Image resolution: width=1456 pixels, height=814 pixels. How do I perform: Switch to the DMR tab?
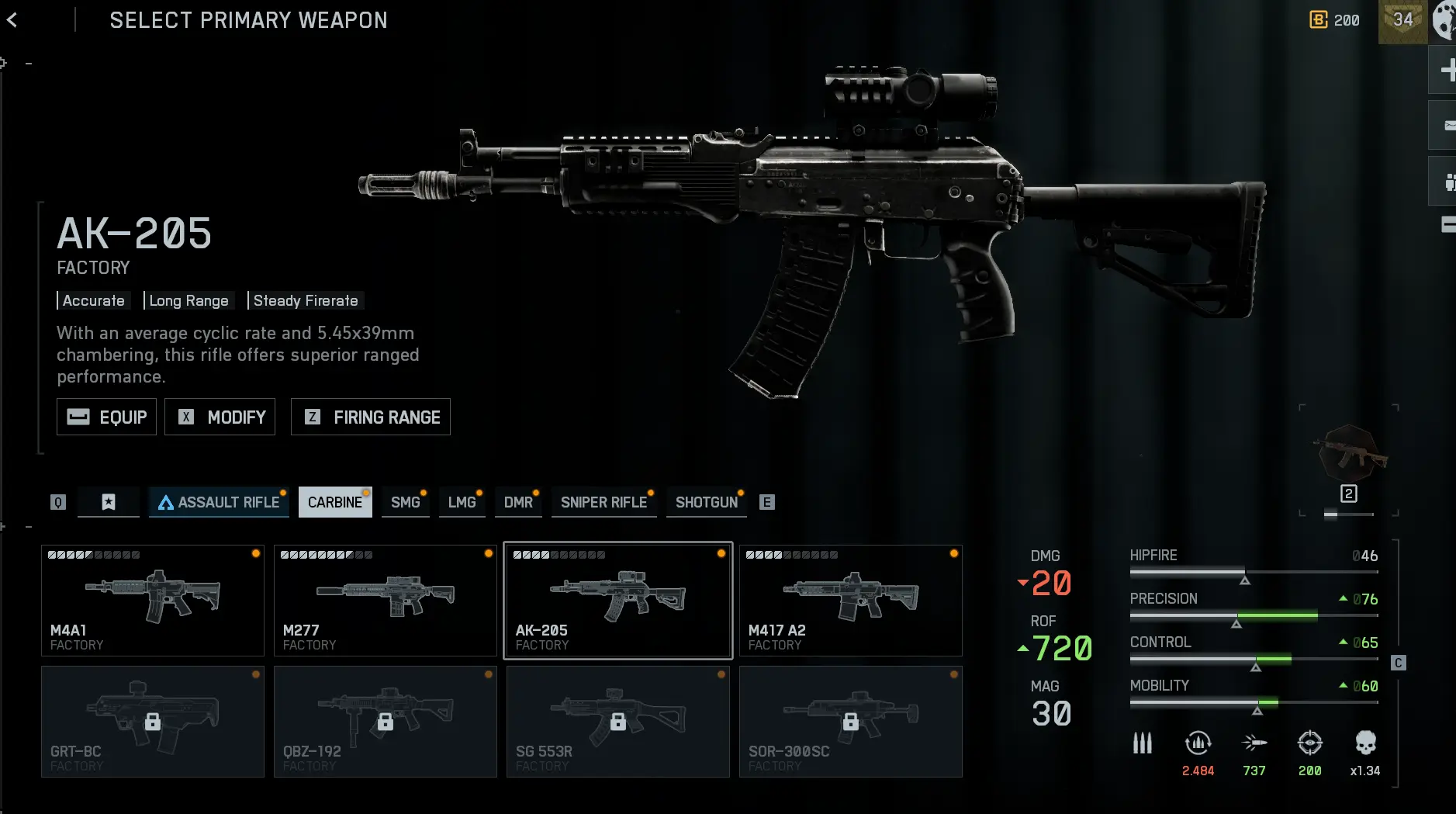pos(518,502)
